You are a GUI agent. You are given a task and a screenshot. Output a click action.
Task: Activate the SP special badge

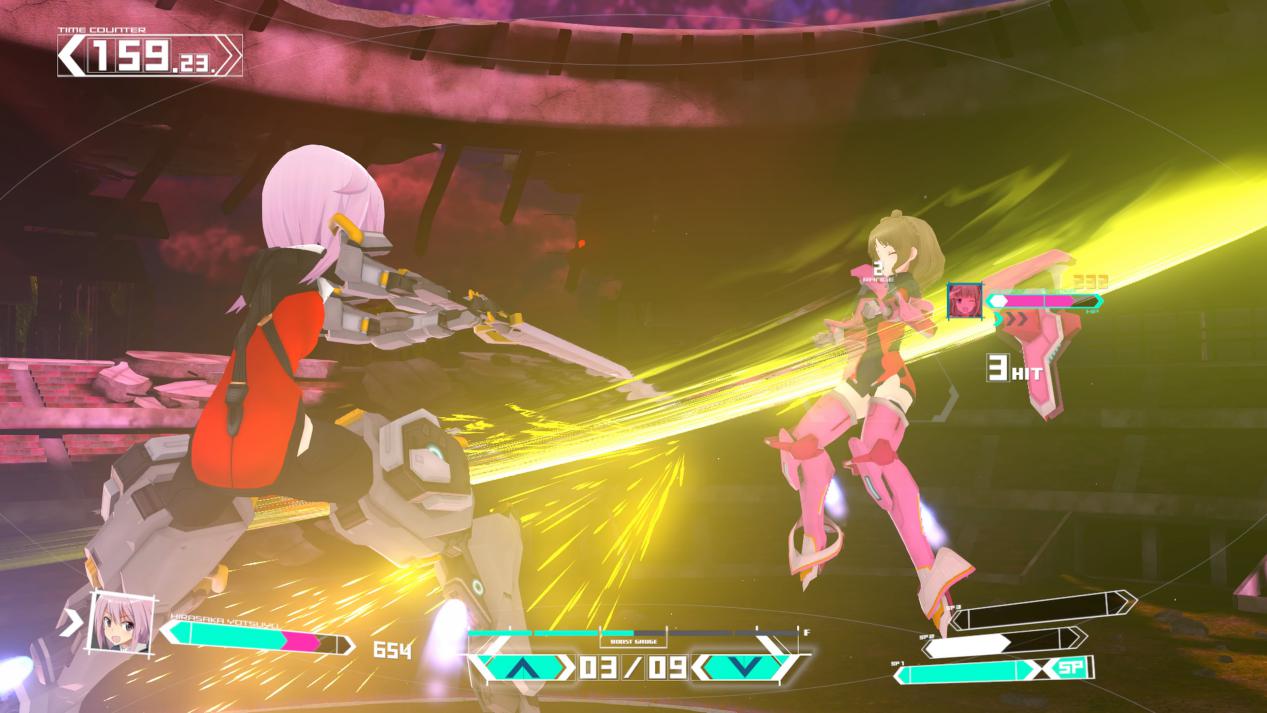(x=1071, y=668)
